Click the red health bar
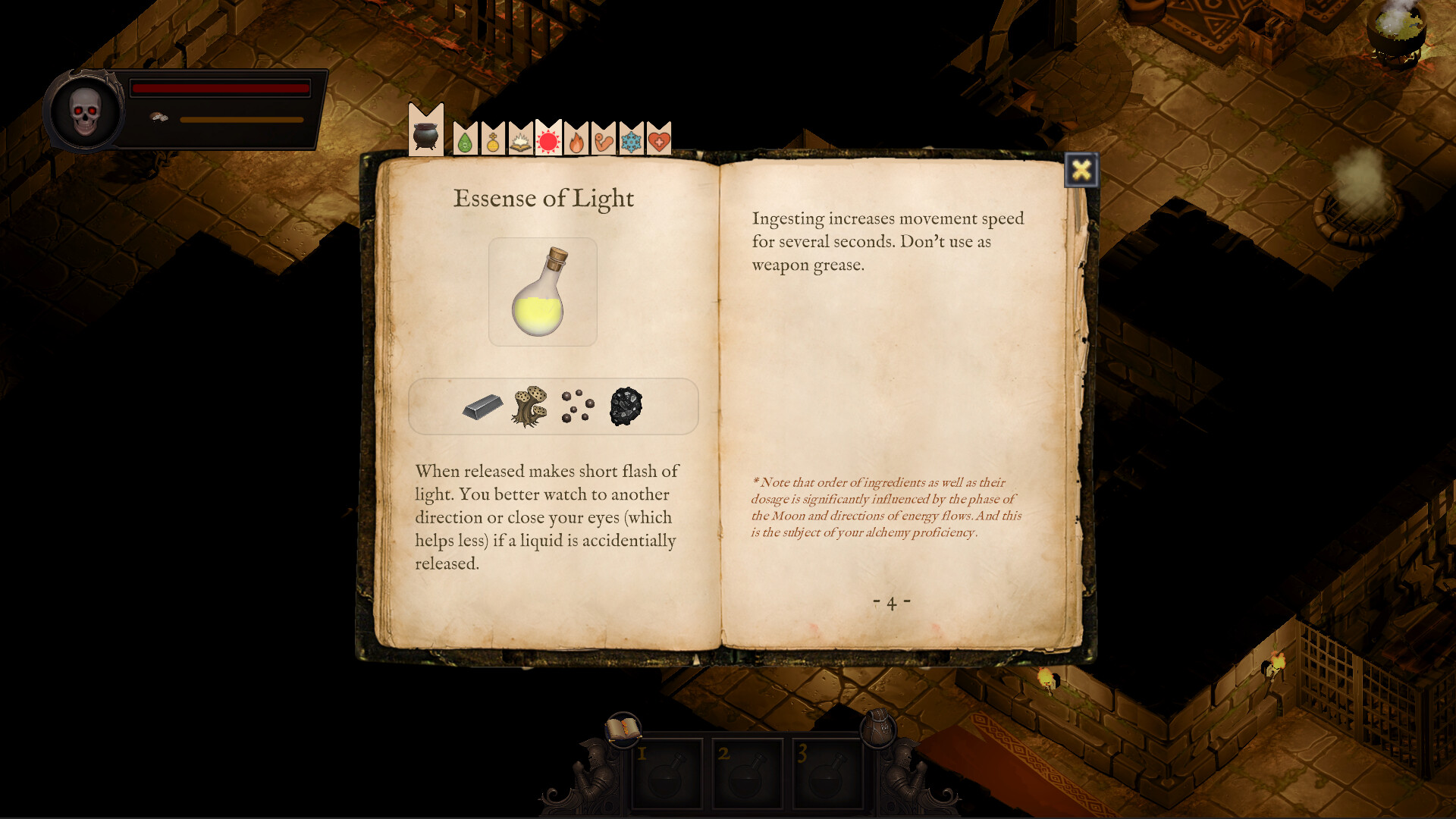The image size is (1456, 819). 220,89
